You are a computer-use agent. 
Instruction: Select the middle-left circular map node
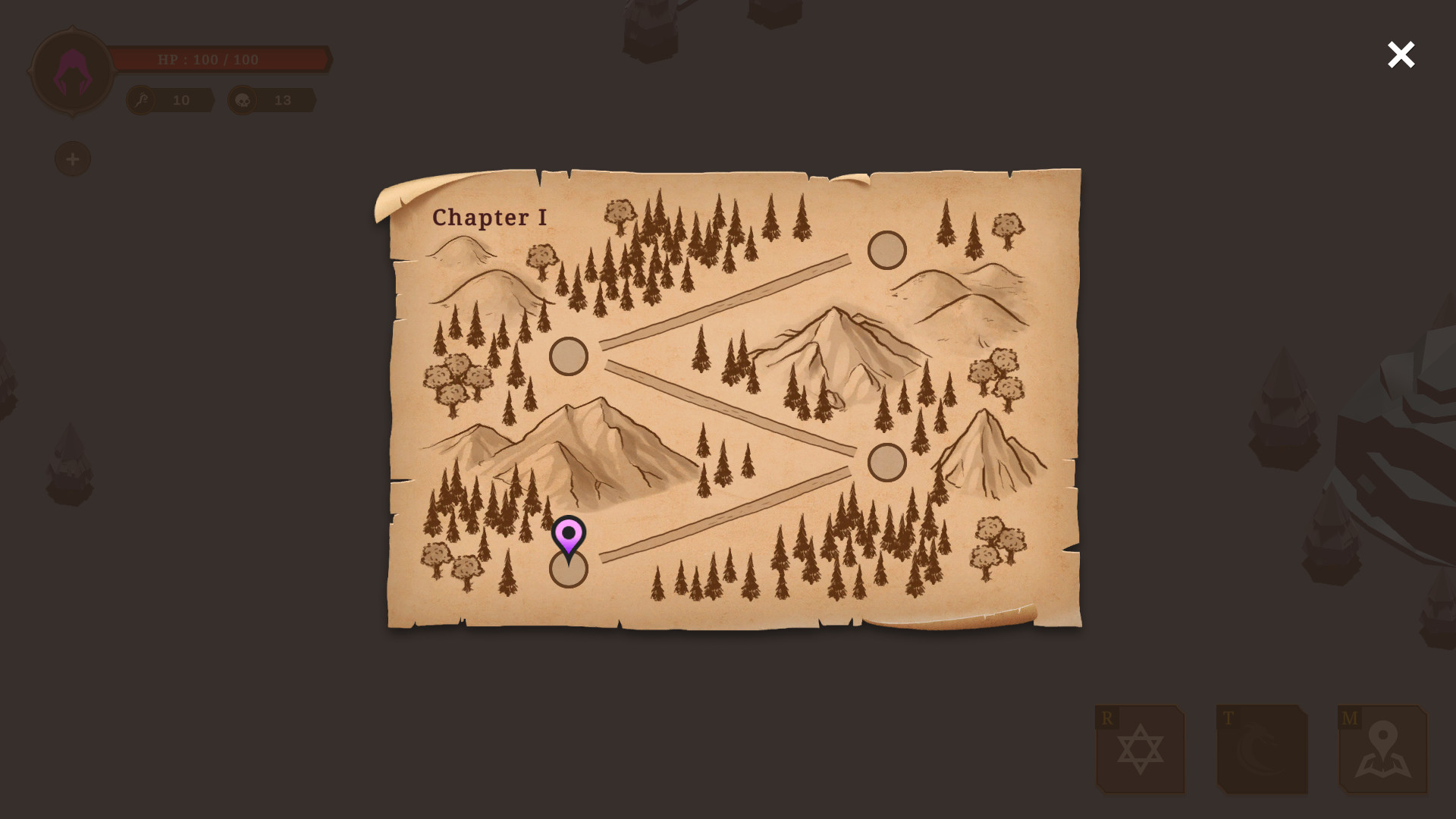[567, 355]
